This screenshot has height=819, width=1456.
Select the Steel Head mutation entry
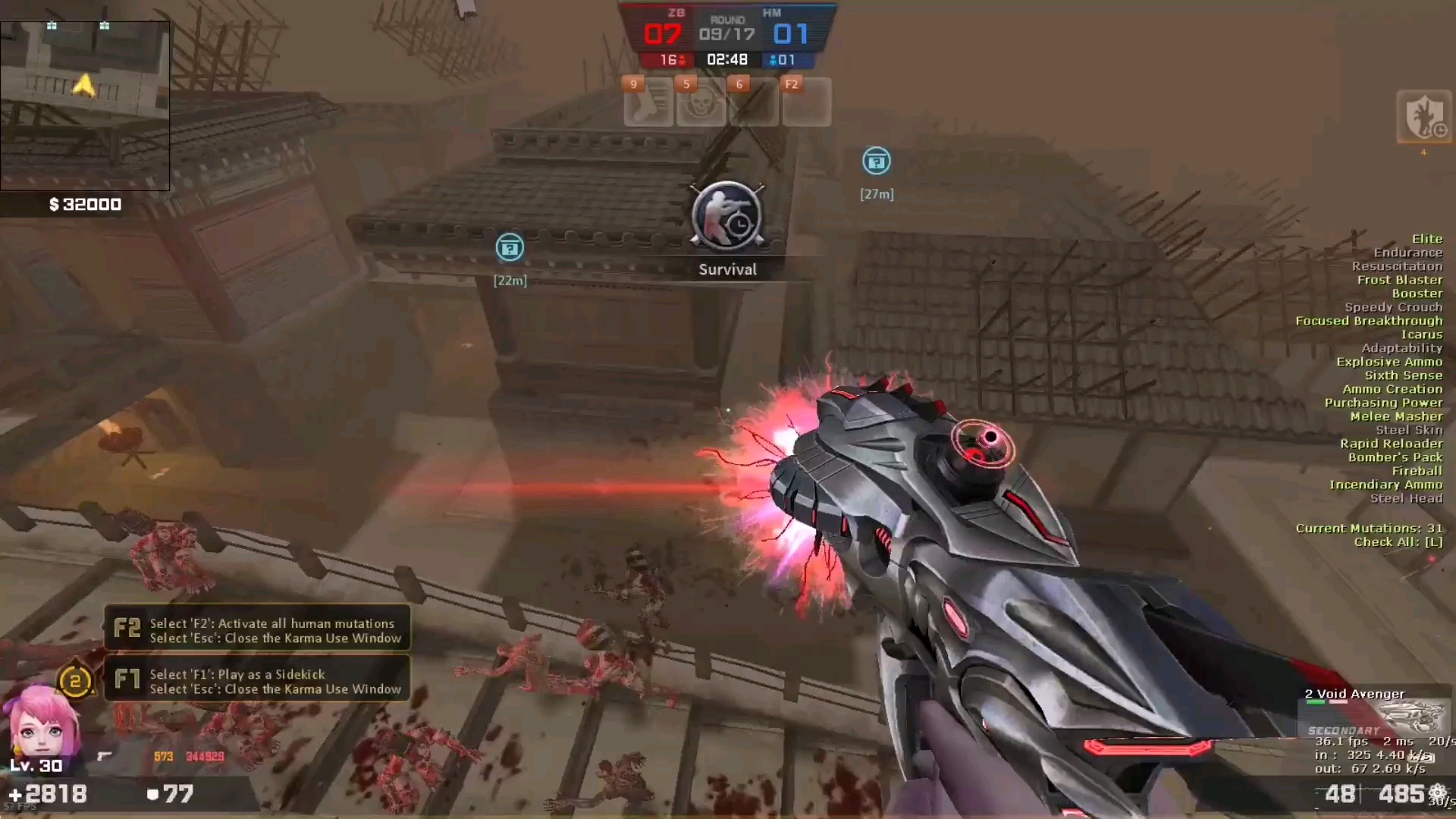click(1405, 498)
